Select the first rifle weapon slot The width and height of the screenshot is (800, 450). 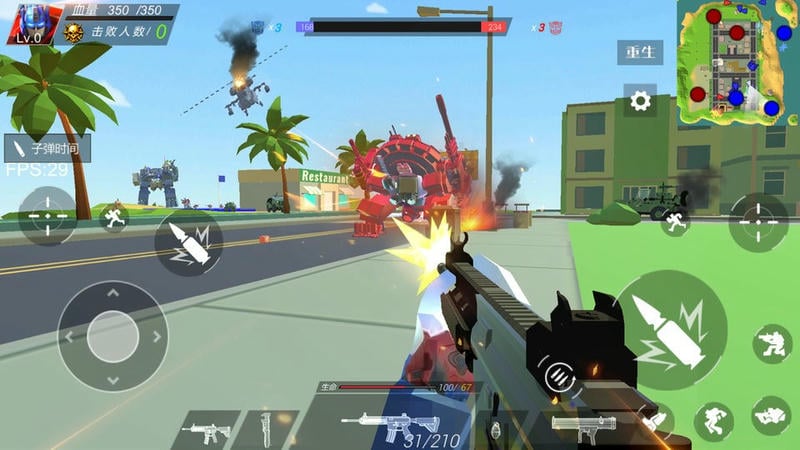click(205, 430)
